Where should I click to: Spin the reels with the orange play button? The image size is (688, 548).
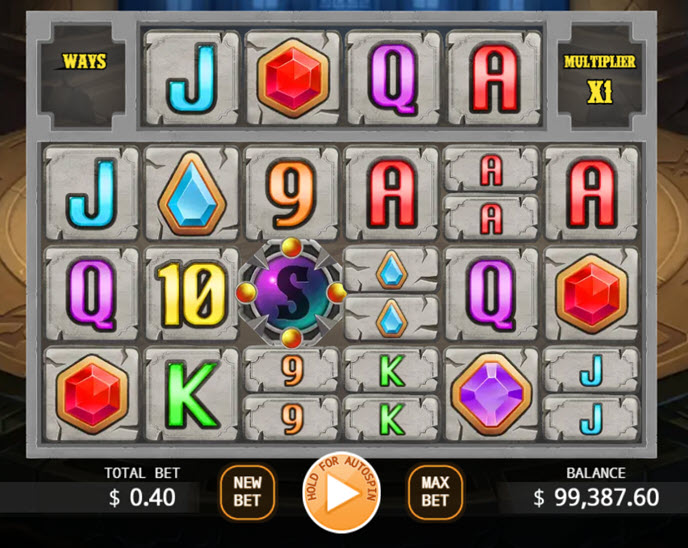342,493
